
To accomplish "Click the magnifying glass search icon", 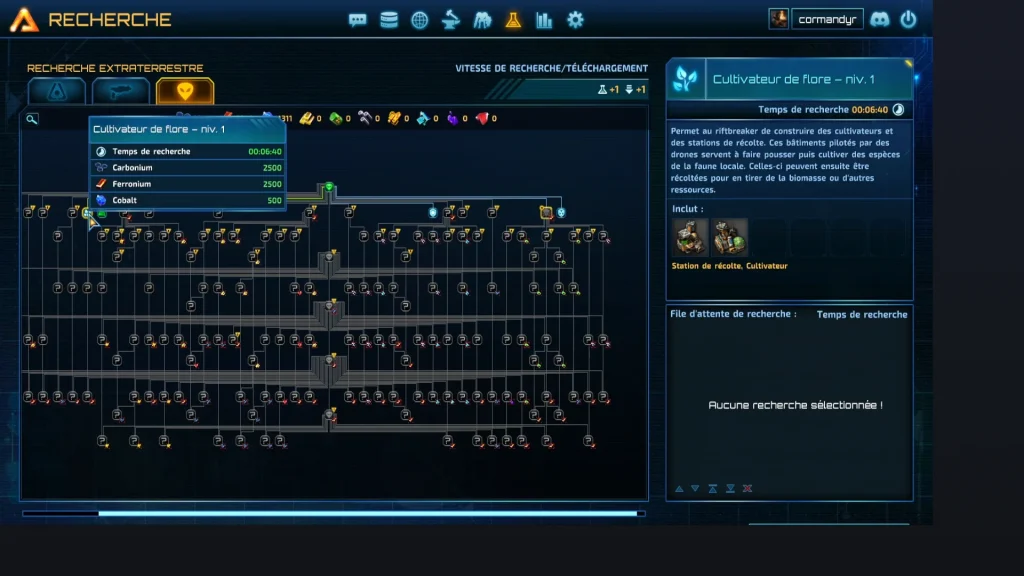I will click(32, 119).
